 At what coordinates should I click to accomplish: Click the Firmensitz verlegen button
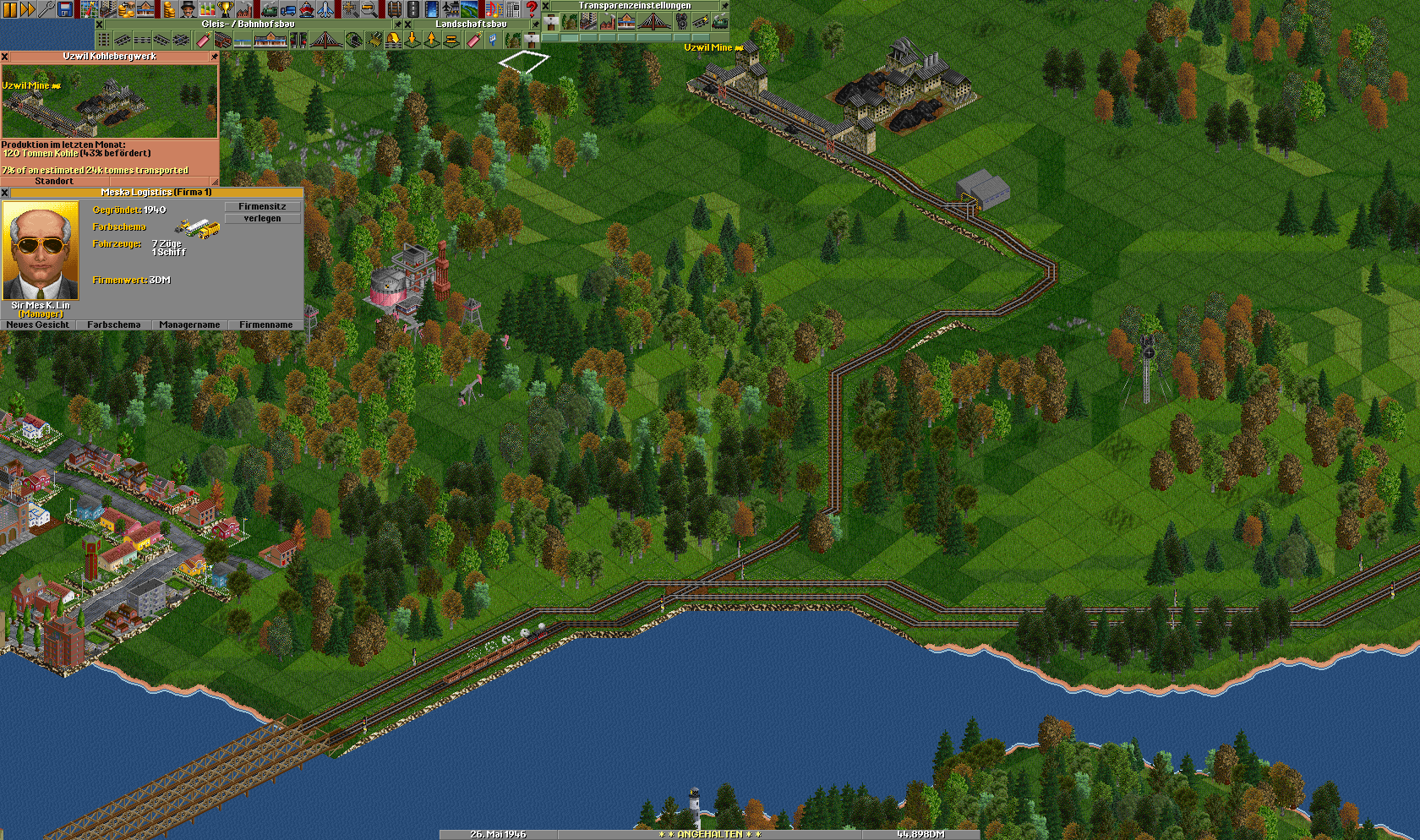[262, 212]
